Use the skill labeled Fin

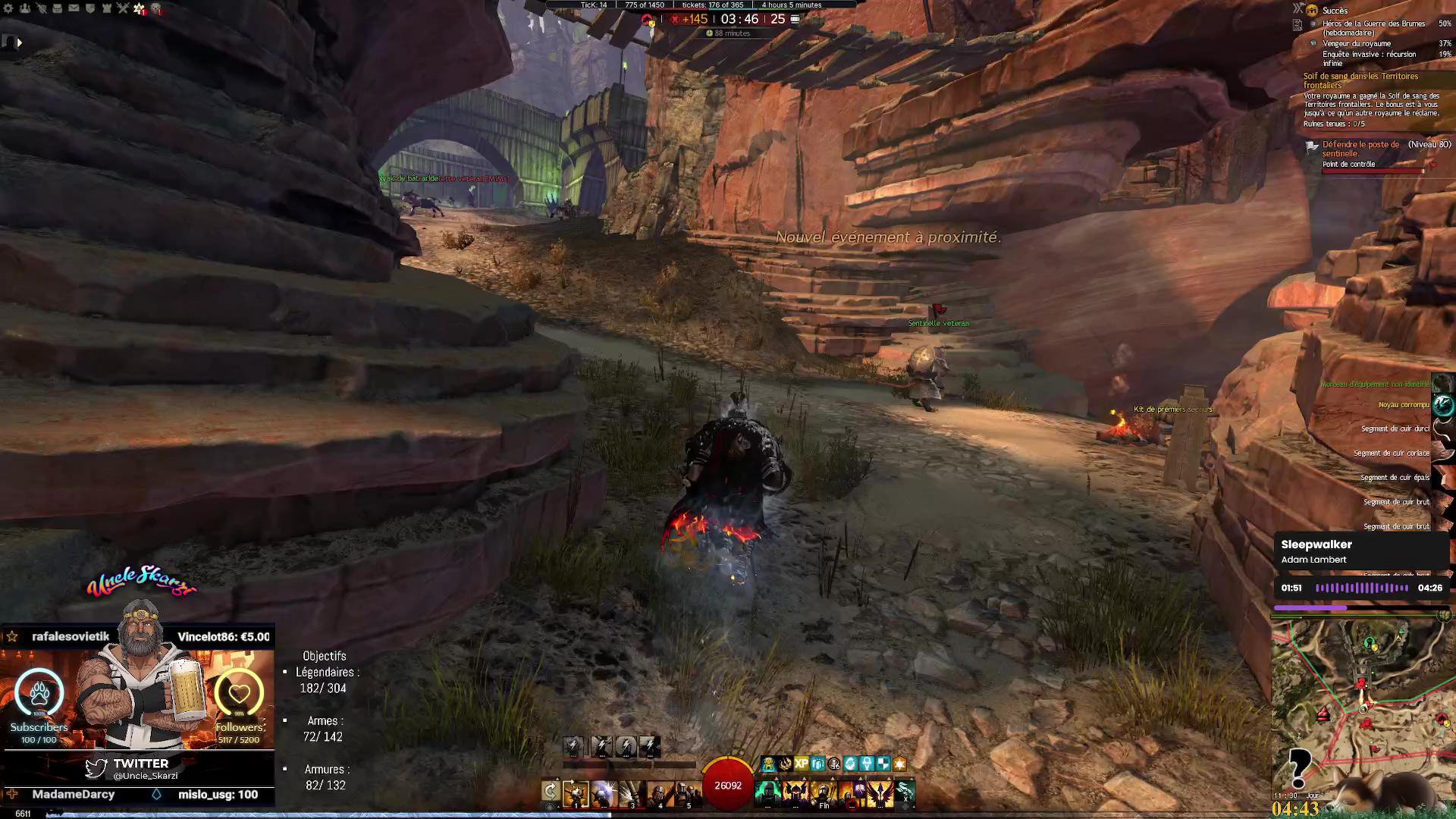[824, 793]
